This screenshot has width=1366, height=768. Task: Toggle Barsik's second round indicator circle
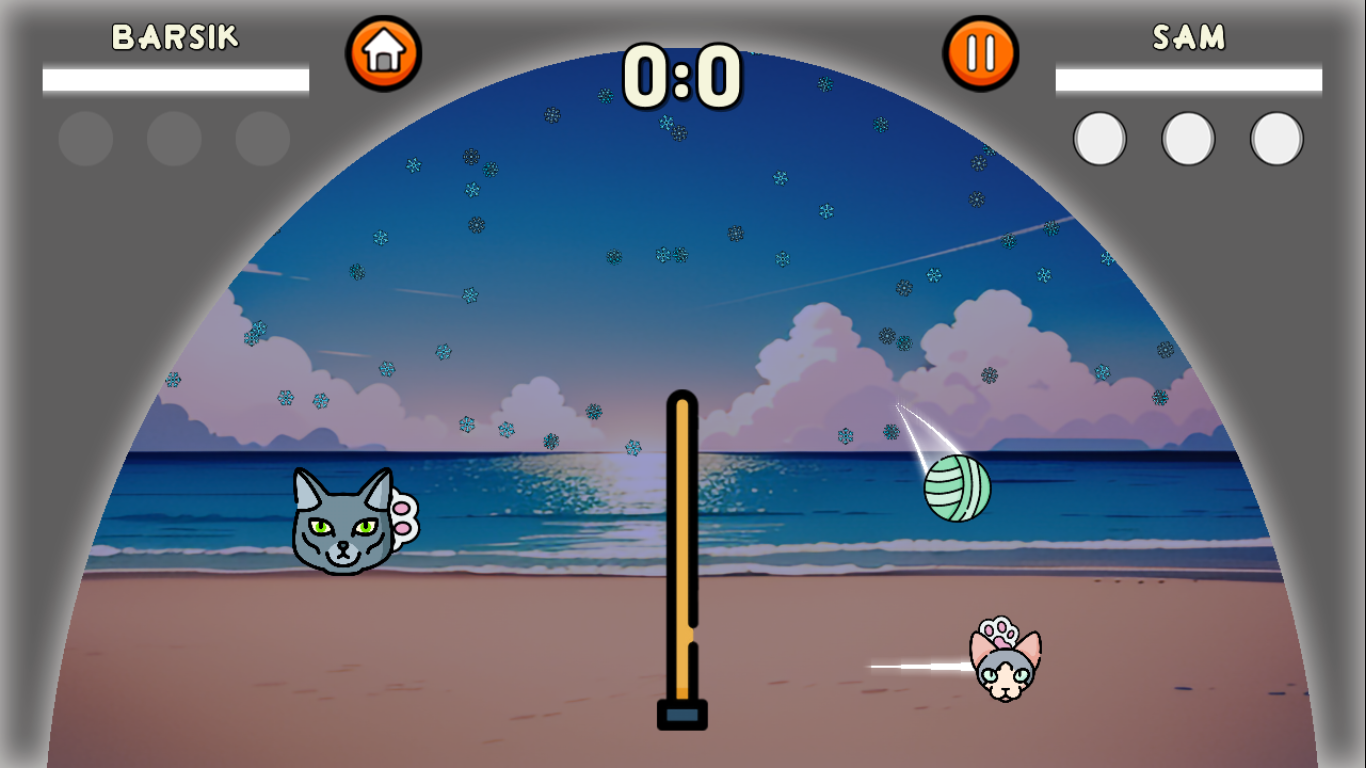point(173,137)
